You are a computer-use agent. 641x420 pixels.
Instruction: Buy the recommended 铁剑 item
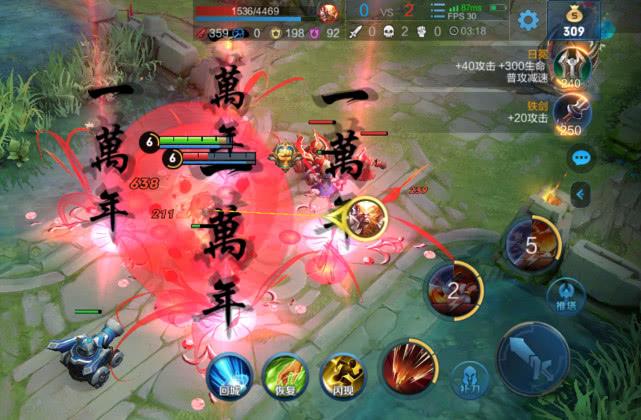click(571, 116)
